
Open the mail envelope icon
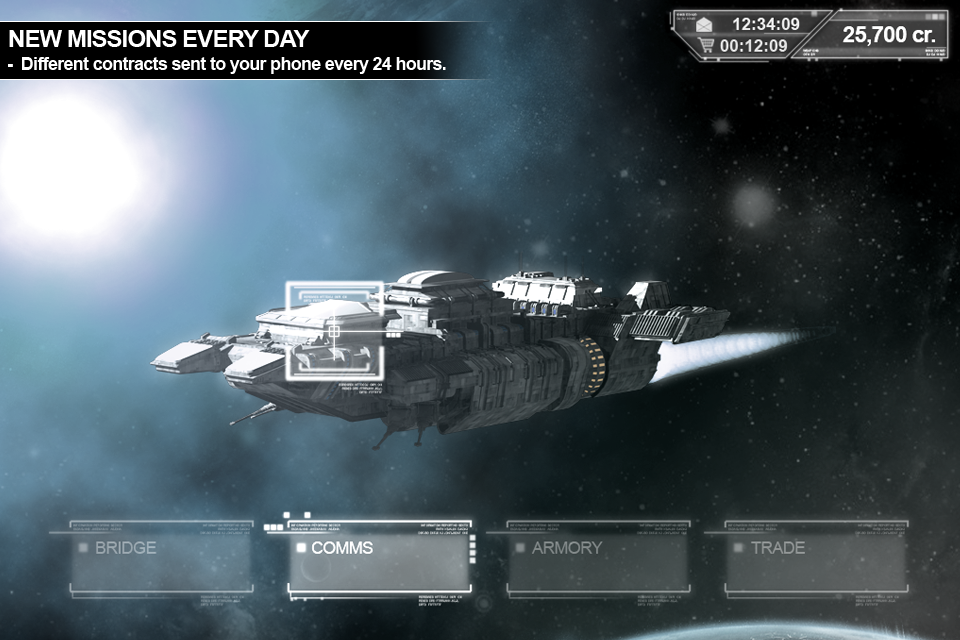click(x=706, y=24)
